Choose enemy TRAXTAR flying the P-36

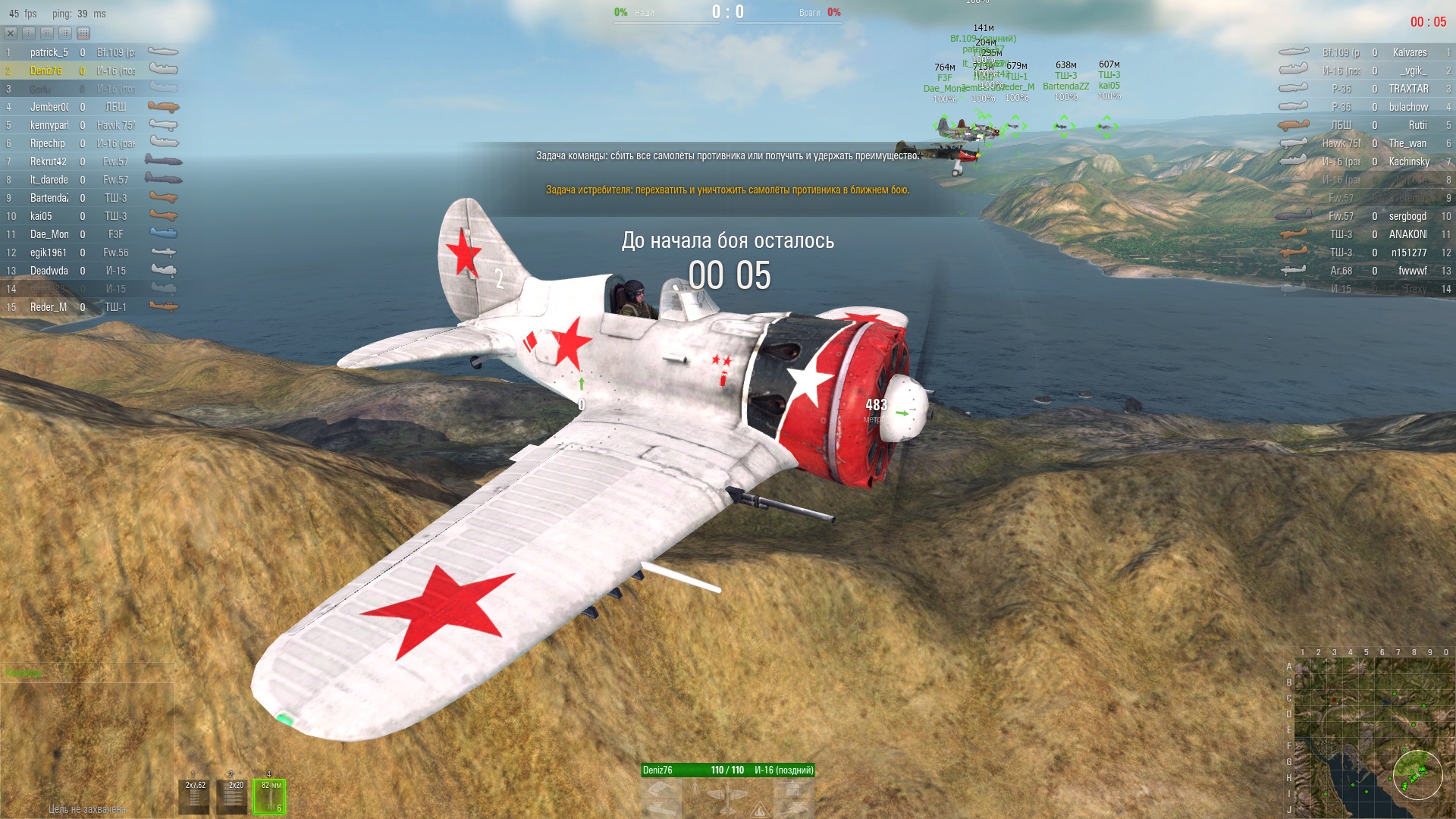pos(1408,89)
